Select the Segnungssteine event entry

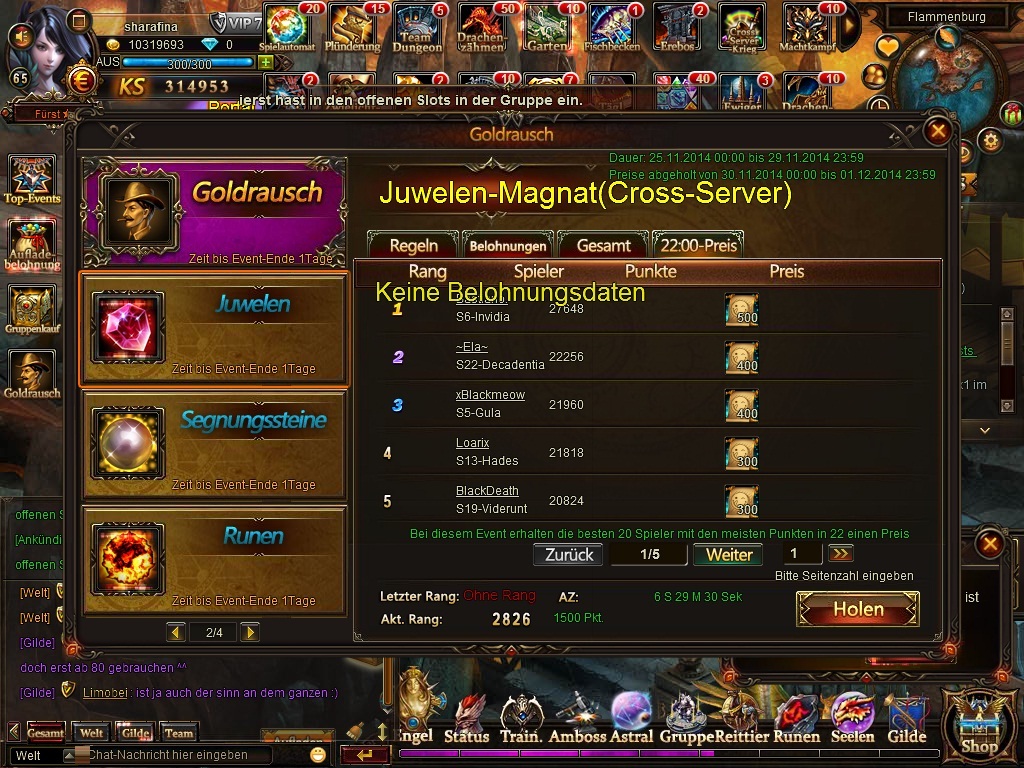(214, 445)
